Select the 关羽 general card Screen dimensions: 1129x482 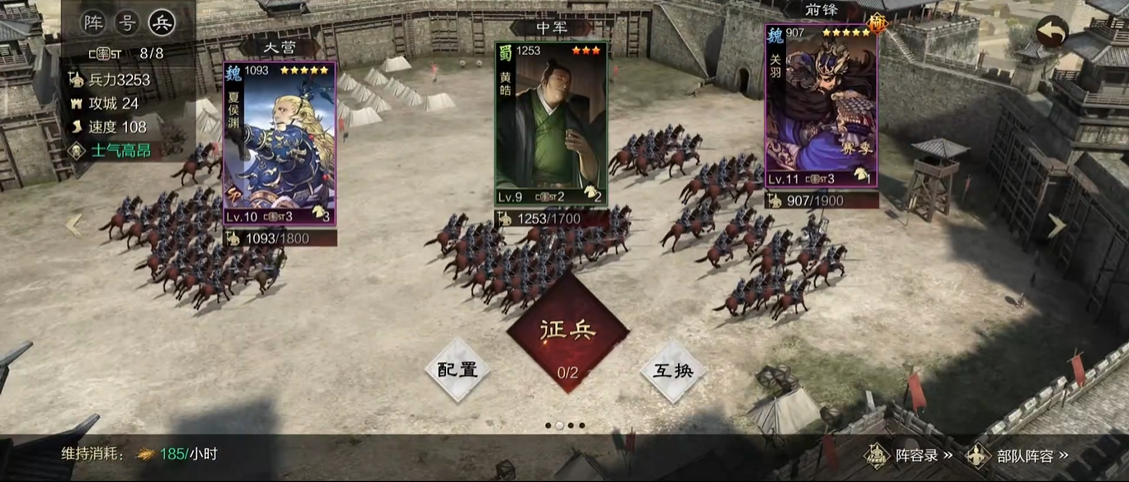point(821,106)
